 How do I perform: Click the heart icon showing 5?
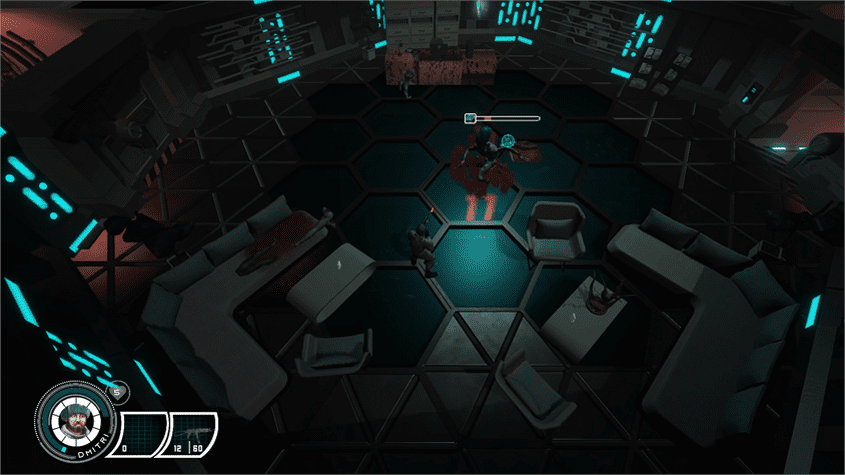pyautogui.click(x=116, y=392)
